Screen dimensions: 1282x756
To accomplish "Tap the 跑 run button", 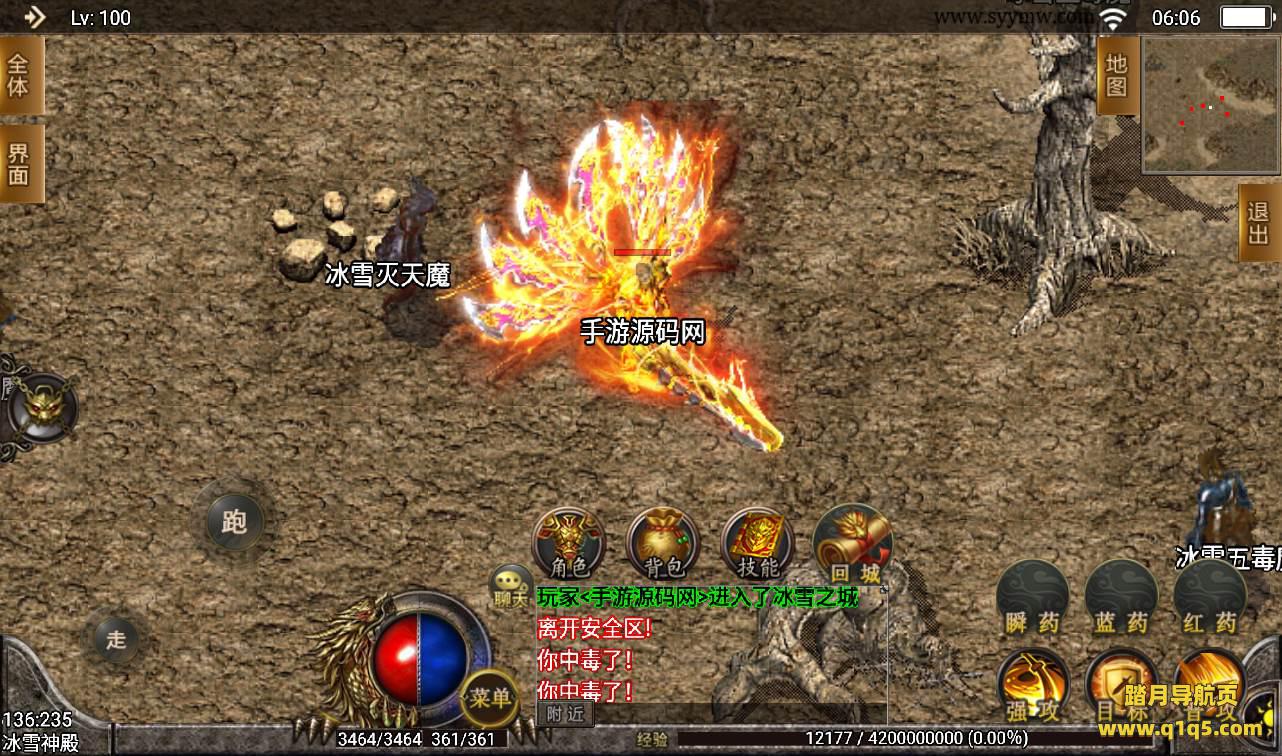I will [x=234, y=521].
